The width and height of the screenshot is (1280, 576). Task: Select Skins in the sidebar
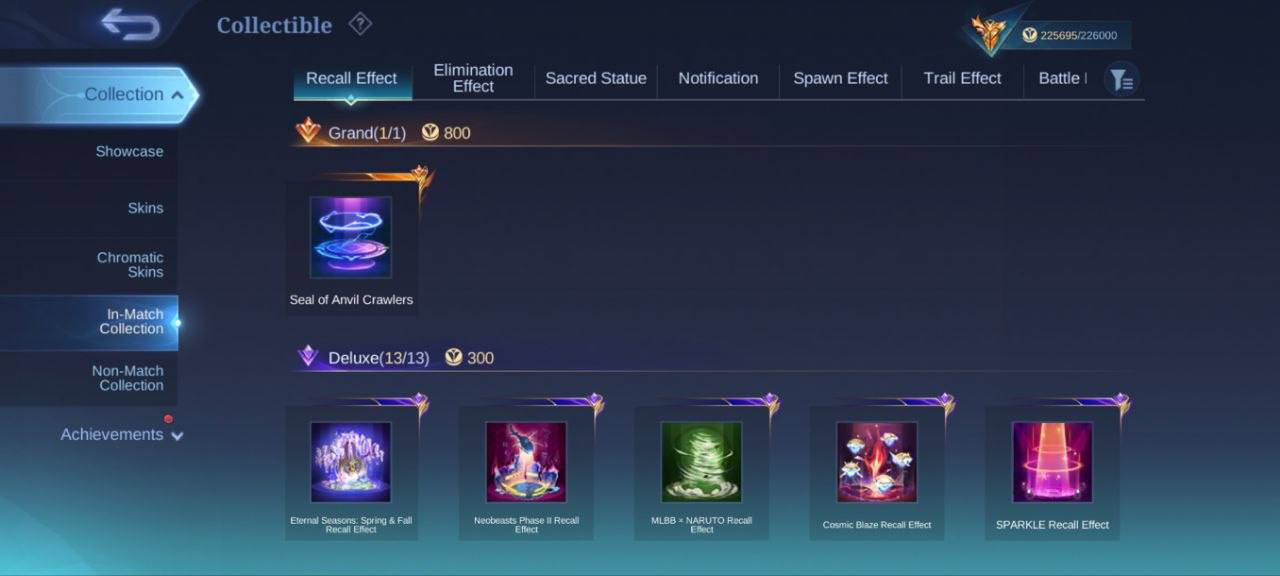click(145, 208)
